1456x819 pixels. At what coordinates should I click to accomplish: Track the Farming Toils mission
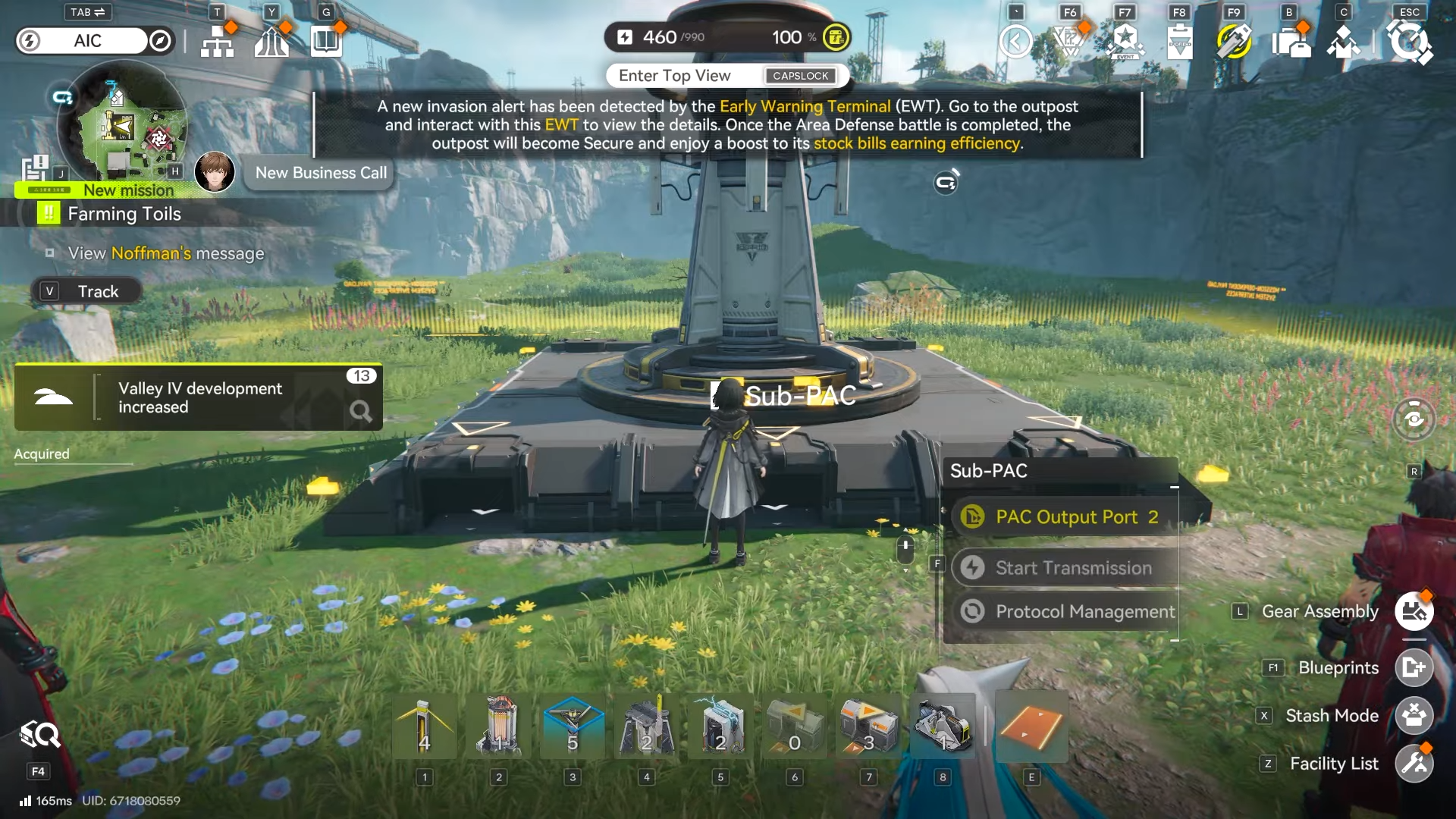point(86,291)
